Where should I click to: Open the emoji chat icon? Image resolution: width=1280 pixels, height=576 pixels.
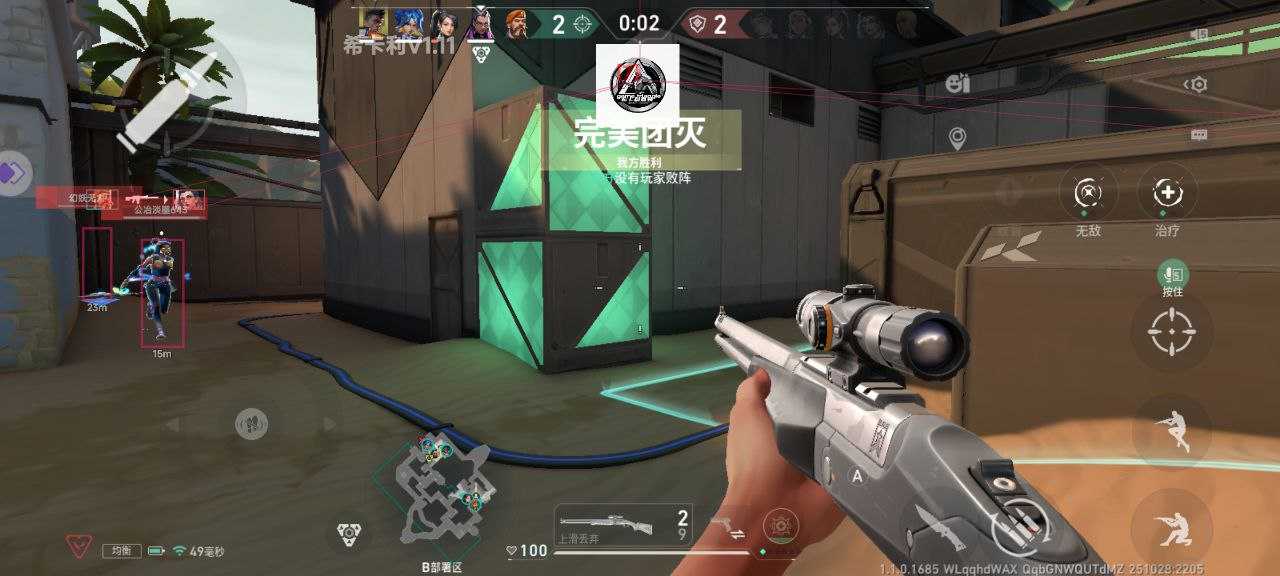coord(956,84)
